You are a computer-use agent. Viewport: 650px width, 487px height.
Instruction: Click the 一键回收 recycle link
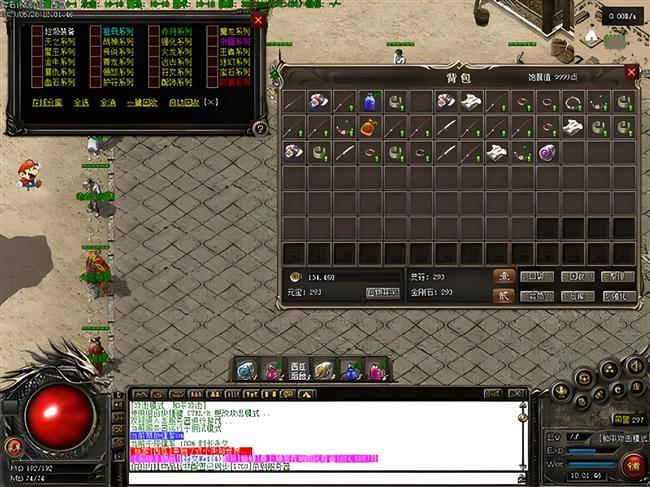pyautogui.click(x=144, y=101)
